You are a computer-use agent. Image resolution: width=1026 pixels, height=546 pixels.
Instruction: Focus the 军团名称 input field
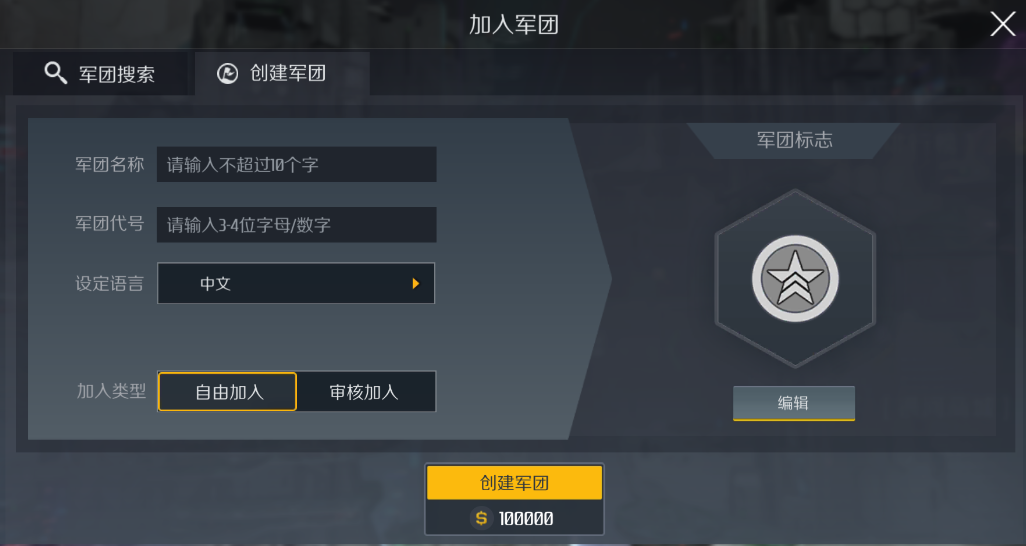[296, 165]
